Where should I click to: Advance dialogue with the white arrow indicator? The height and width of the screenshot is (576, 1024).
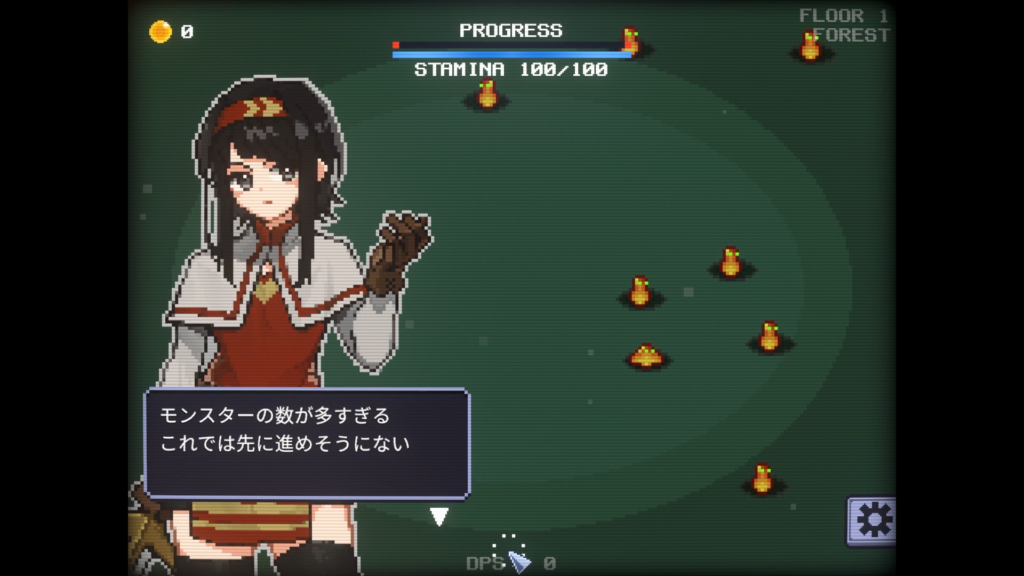click(x=439, y=516)
